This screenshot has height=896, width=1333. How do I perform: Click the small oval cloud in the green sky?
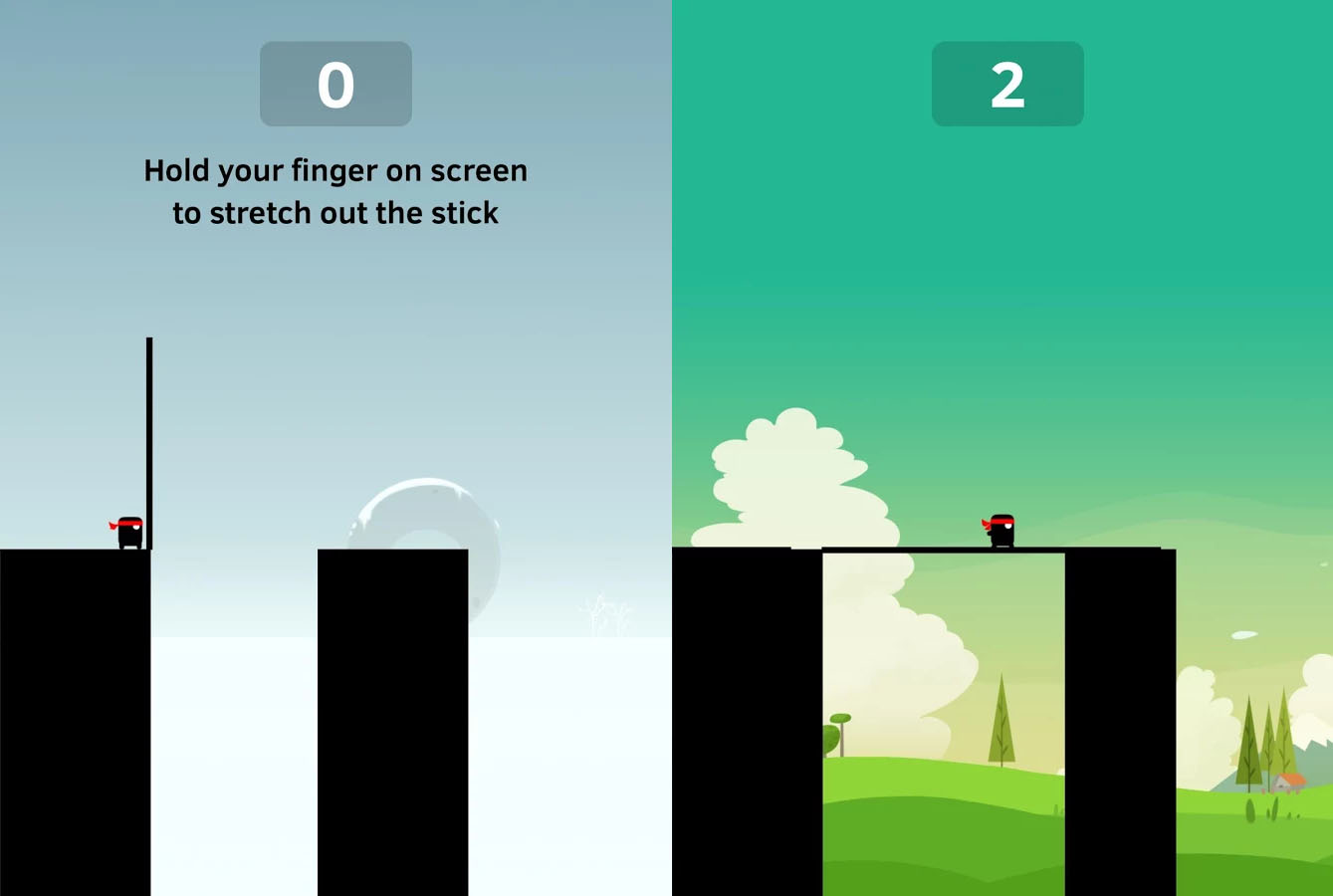click(1242, 633)
